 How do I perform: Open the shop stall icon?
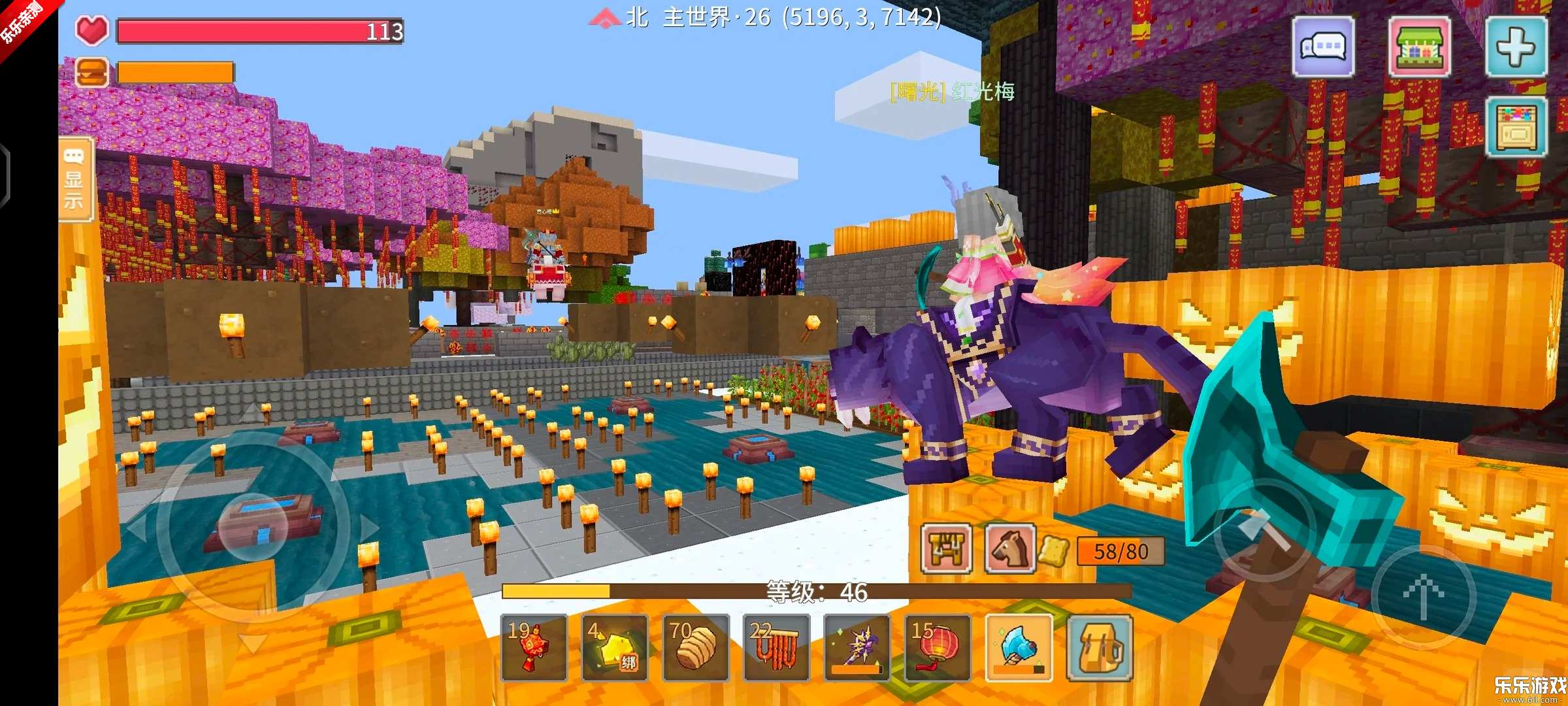click(x=1419, y=47)
